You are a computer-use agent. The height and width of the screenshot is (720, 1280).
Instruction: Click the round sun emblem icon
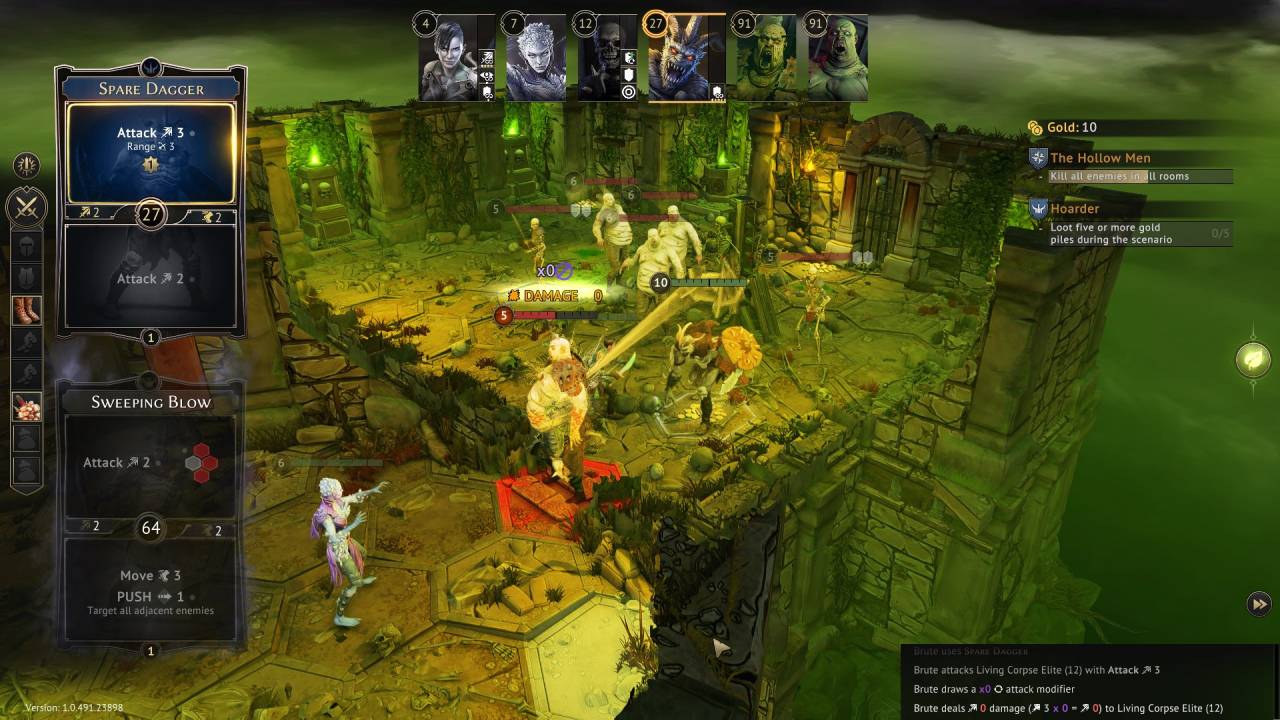tap(27, 165)
